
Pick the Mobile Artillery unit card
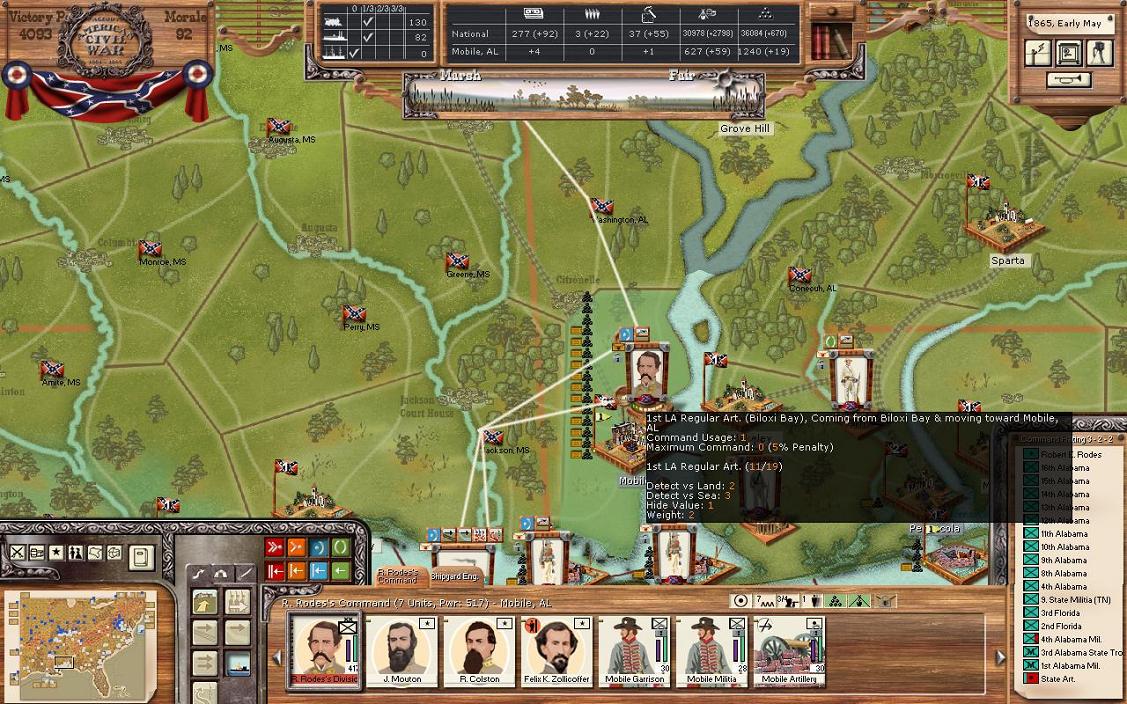[x=789, y=651]
